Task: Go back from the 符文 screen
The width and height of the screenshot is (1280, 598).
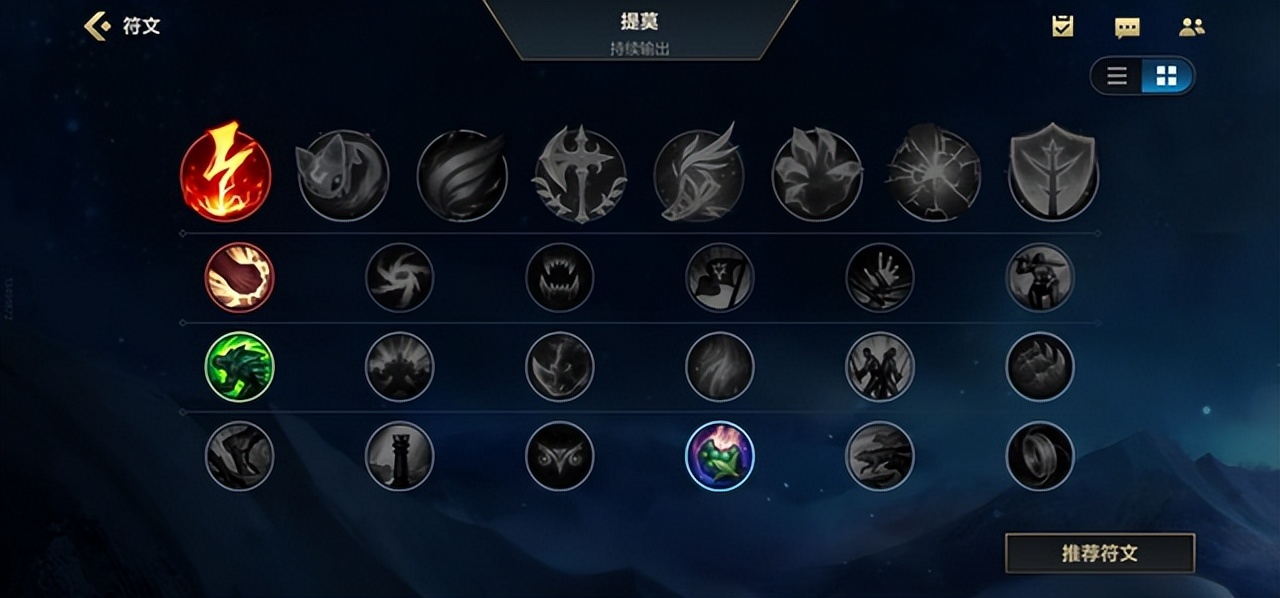Action: tap(97, 26)
